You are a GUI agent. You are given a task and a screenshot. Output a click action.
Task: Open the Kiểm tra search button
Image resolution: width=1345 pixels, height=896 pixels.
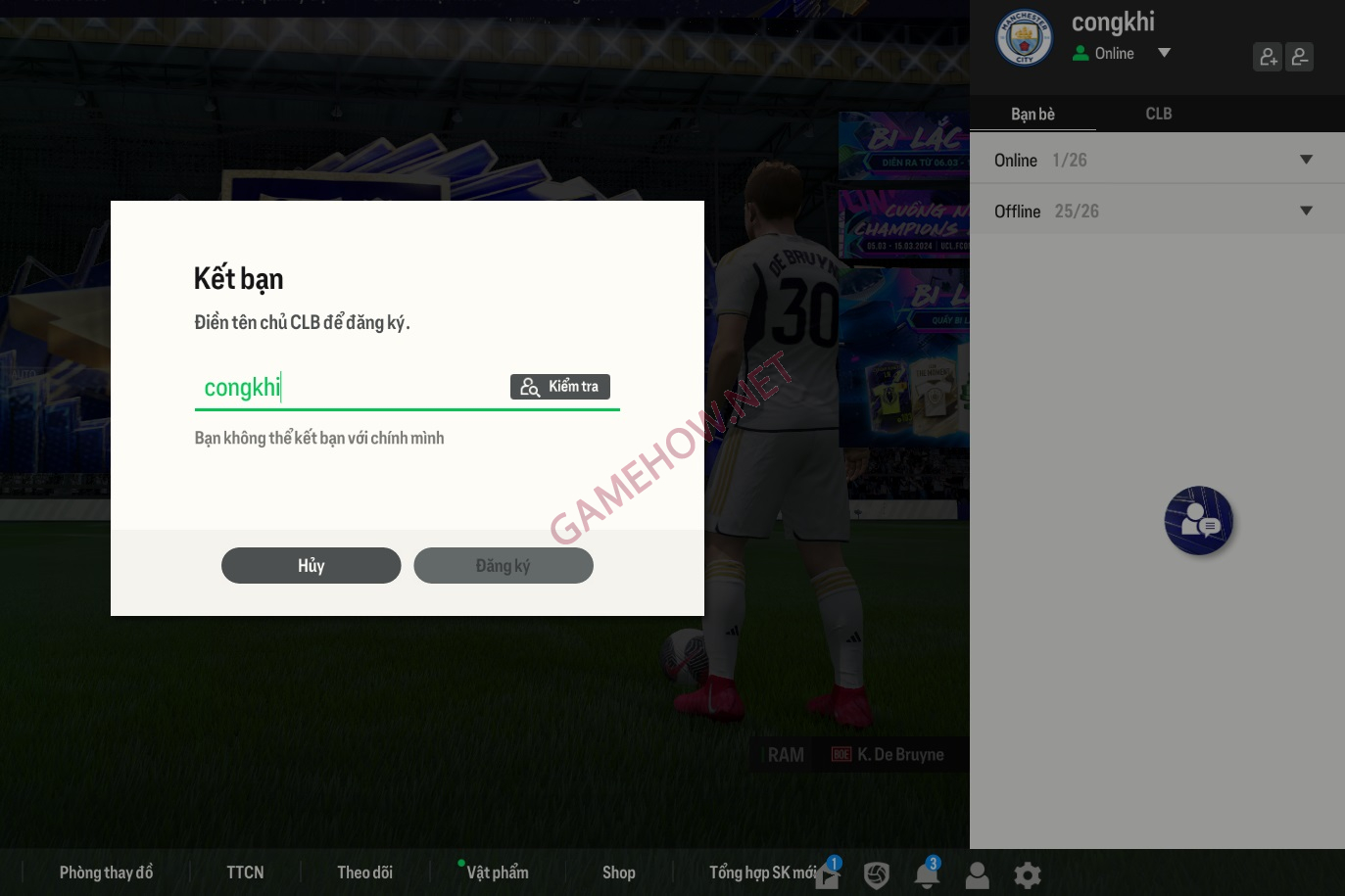pyautogui.click(x=559, y=387)
